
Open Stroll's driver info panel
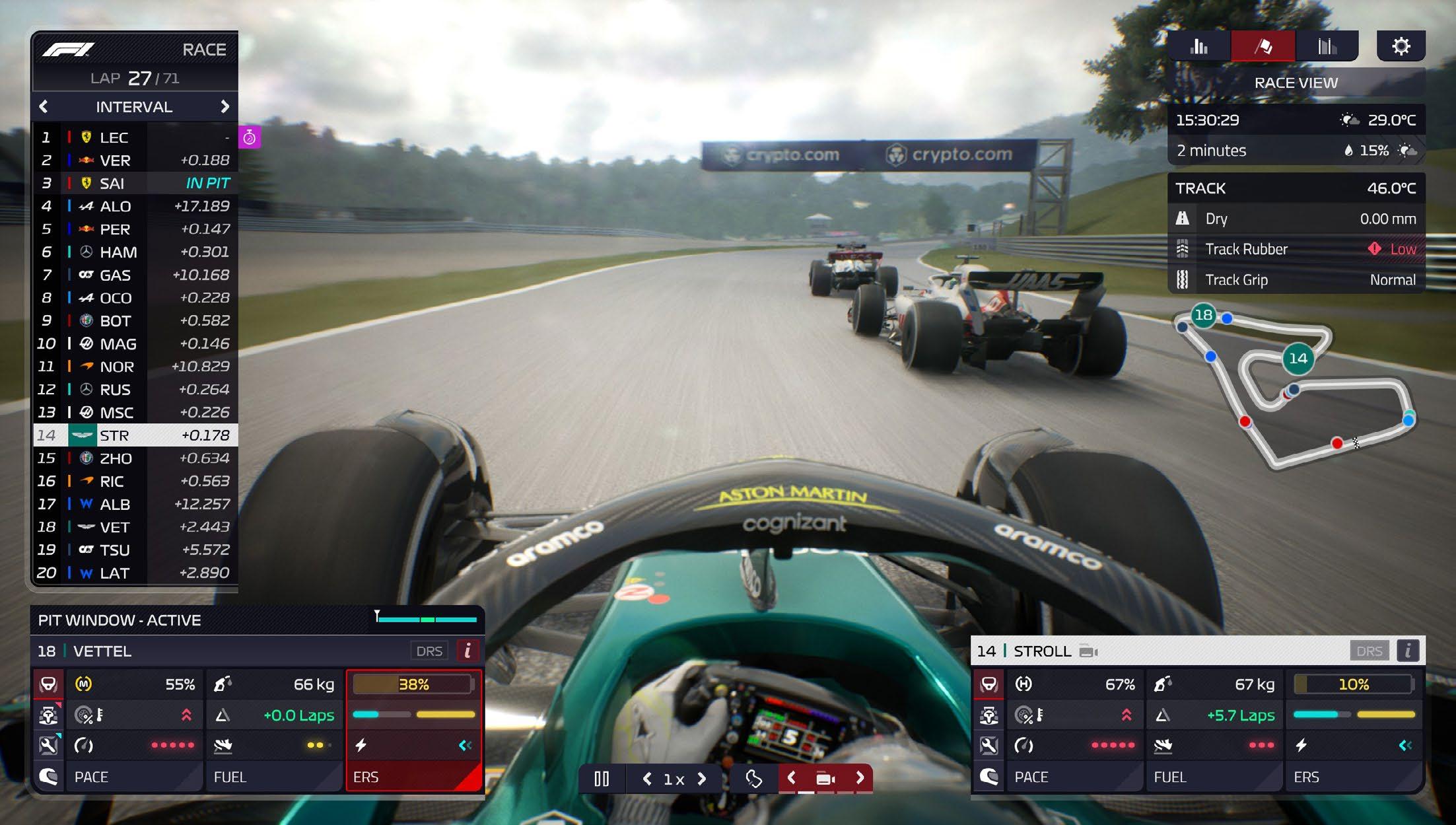(x=1408, y=651)
